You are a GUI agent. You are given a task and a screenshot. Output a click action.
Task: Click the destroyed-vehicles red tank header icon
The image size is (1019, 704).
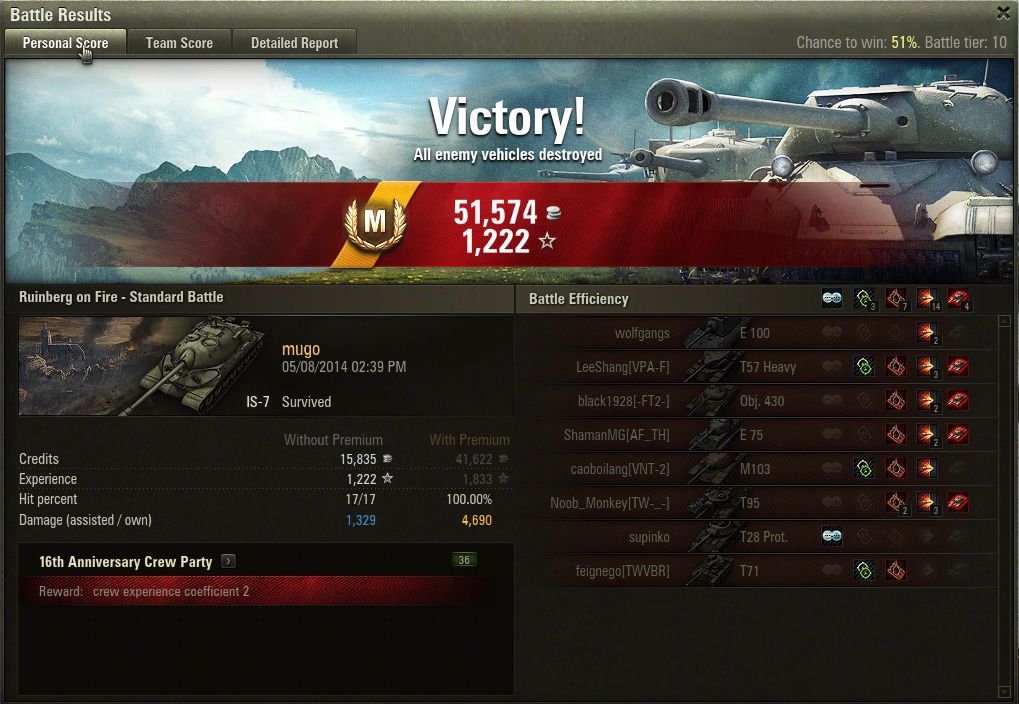pos(958,299)
